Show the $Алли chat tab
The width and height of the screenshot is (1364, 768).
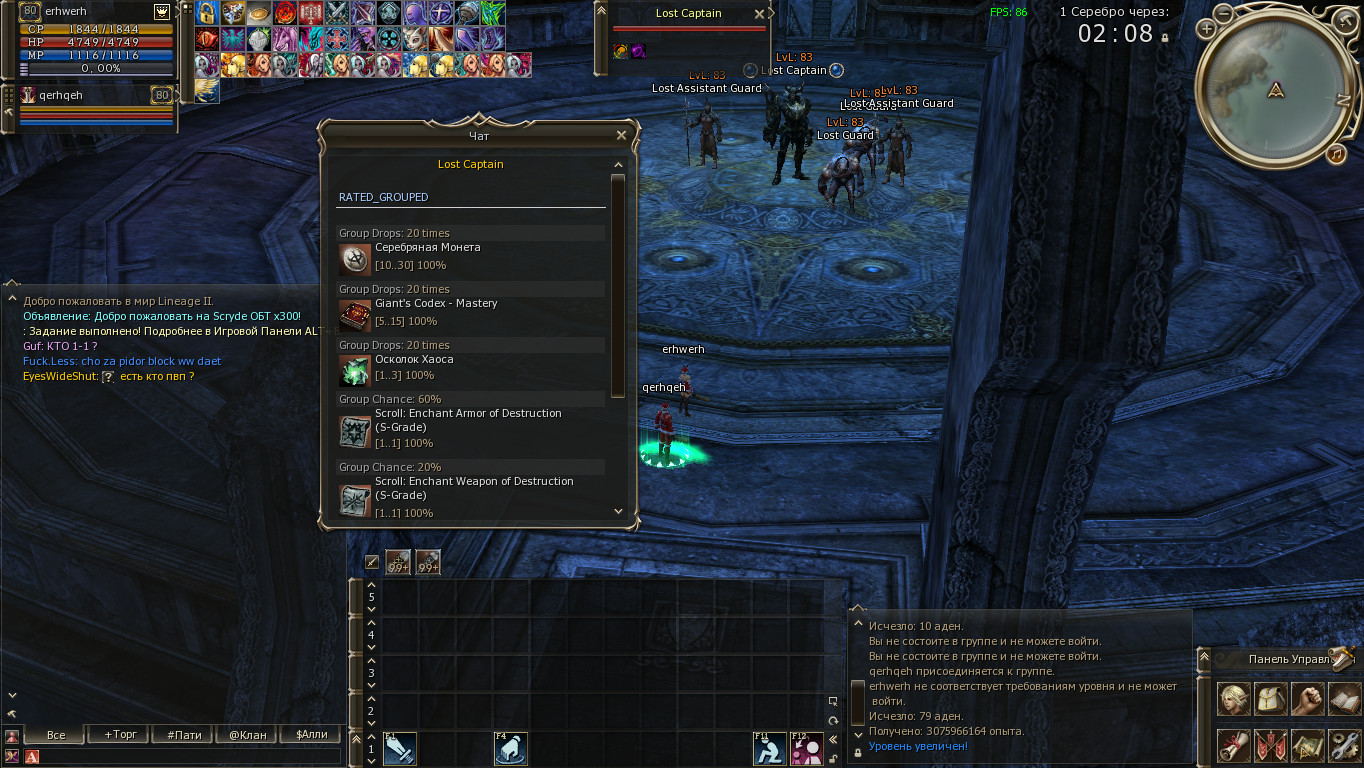312,734
